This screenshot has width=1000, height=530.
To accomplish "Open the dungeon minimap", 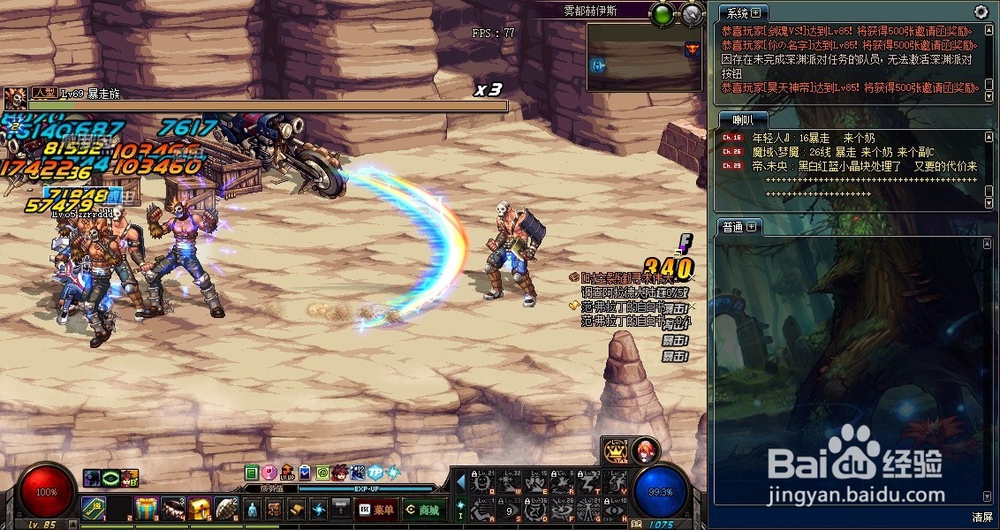I will (643, 56).
